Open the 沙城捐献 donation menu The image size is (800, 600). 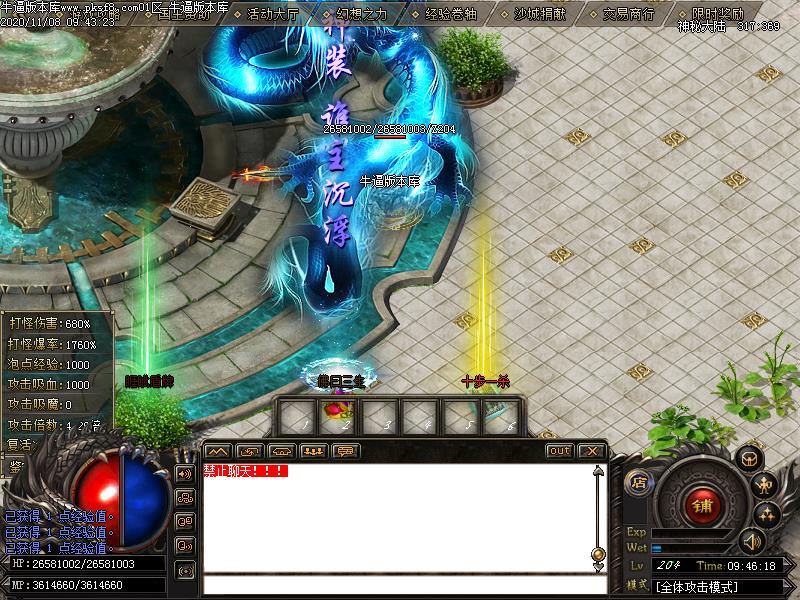click(539, 14)
